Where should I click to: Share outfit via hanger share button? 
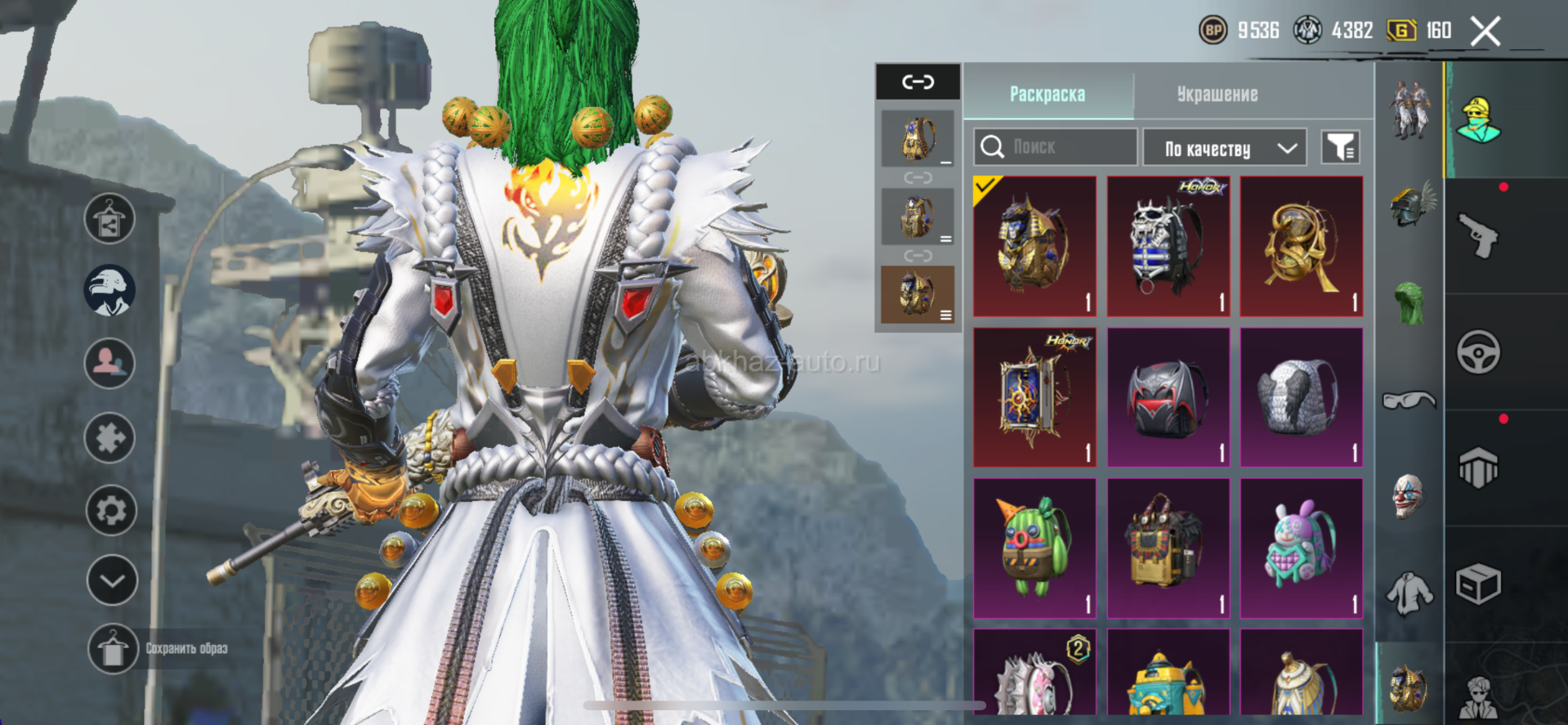(x=109, y=219)
